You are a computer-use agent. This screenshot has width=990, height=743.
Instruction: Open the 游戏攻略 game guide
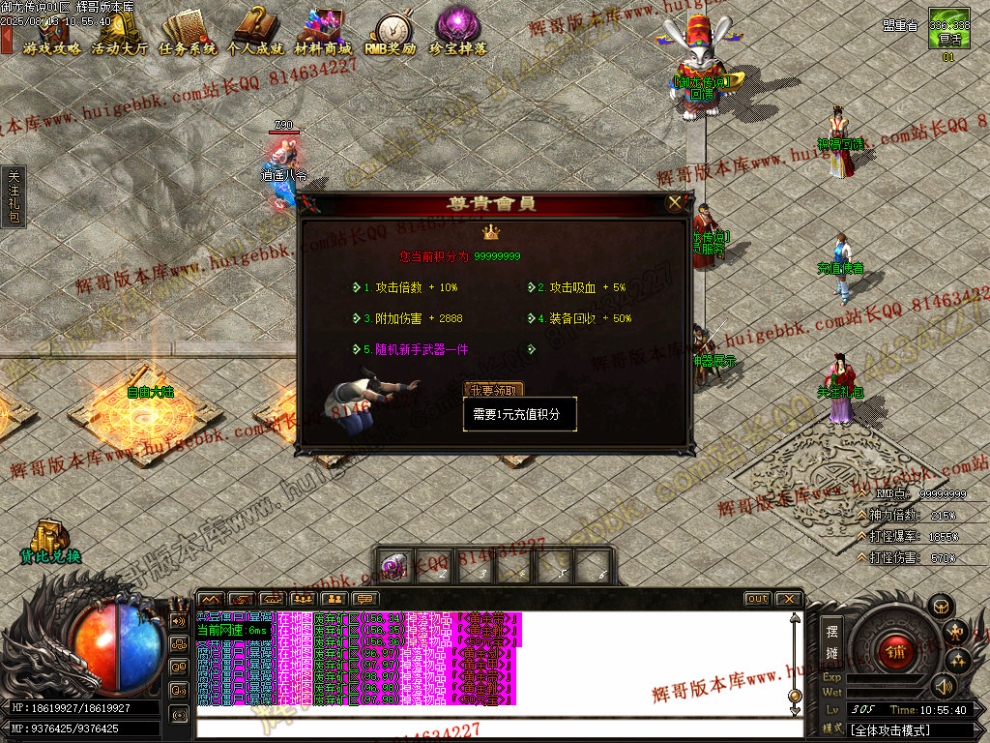[51, 32]
